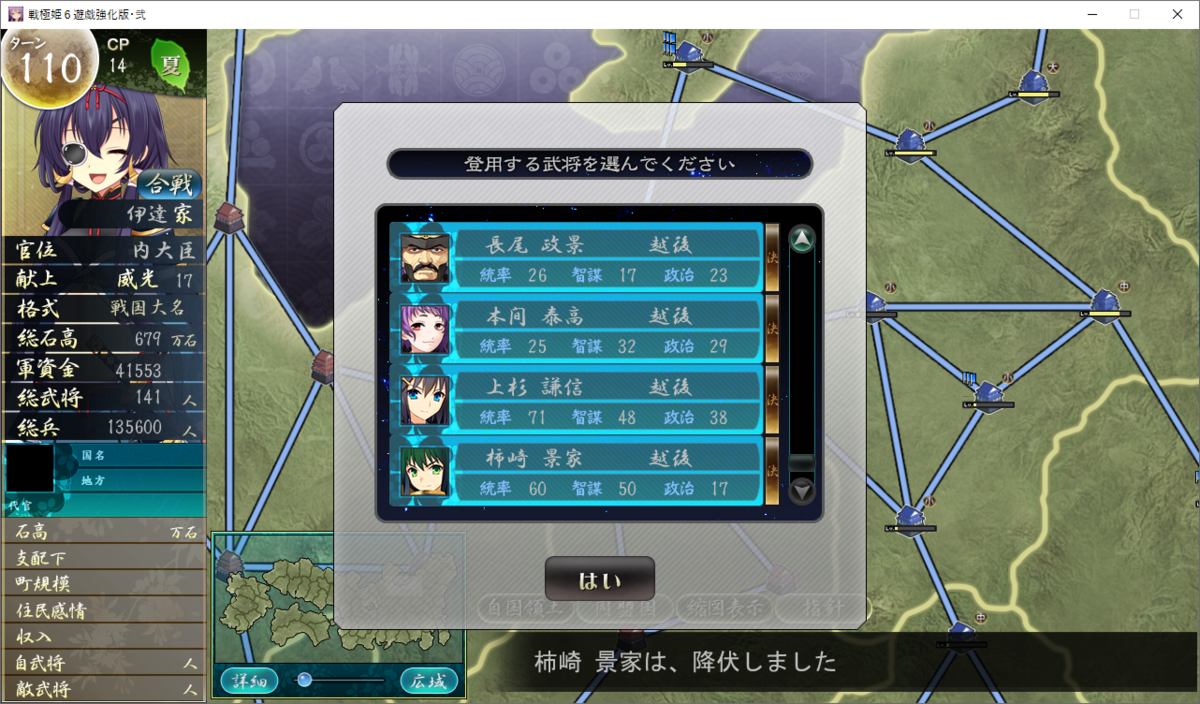This screenshot has width=1200, height=704.
Task: Click the map zoom slider handle
Action: point(305,680)
